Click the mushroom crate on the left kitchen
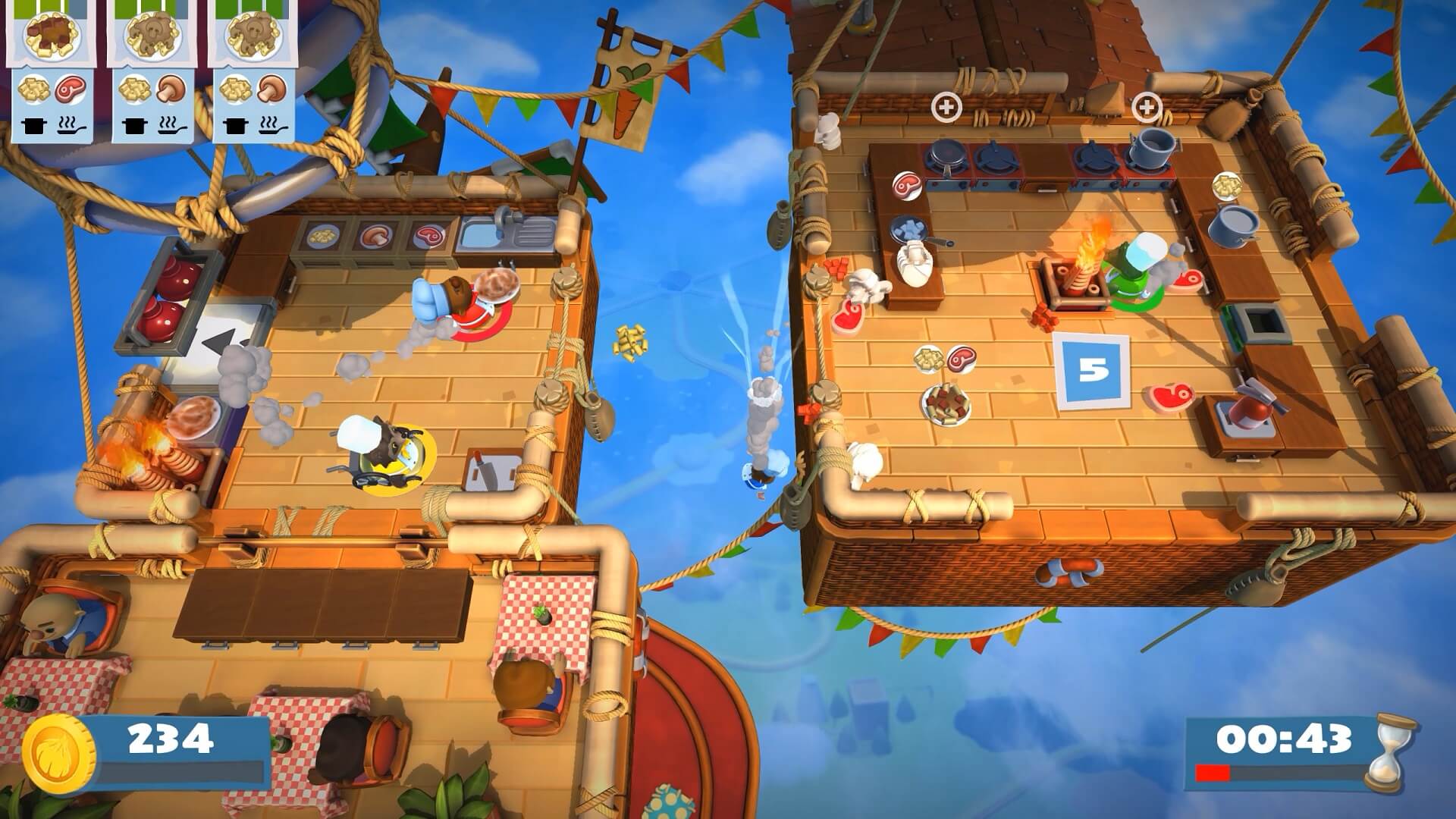This screenshot has width=1456, height=819. pyautogui.click(x=375, y=235)
